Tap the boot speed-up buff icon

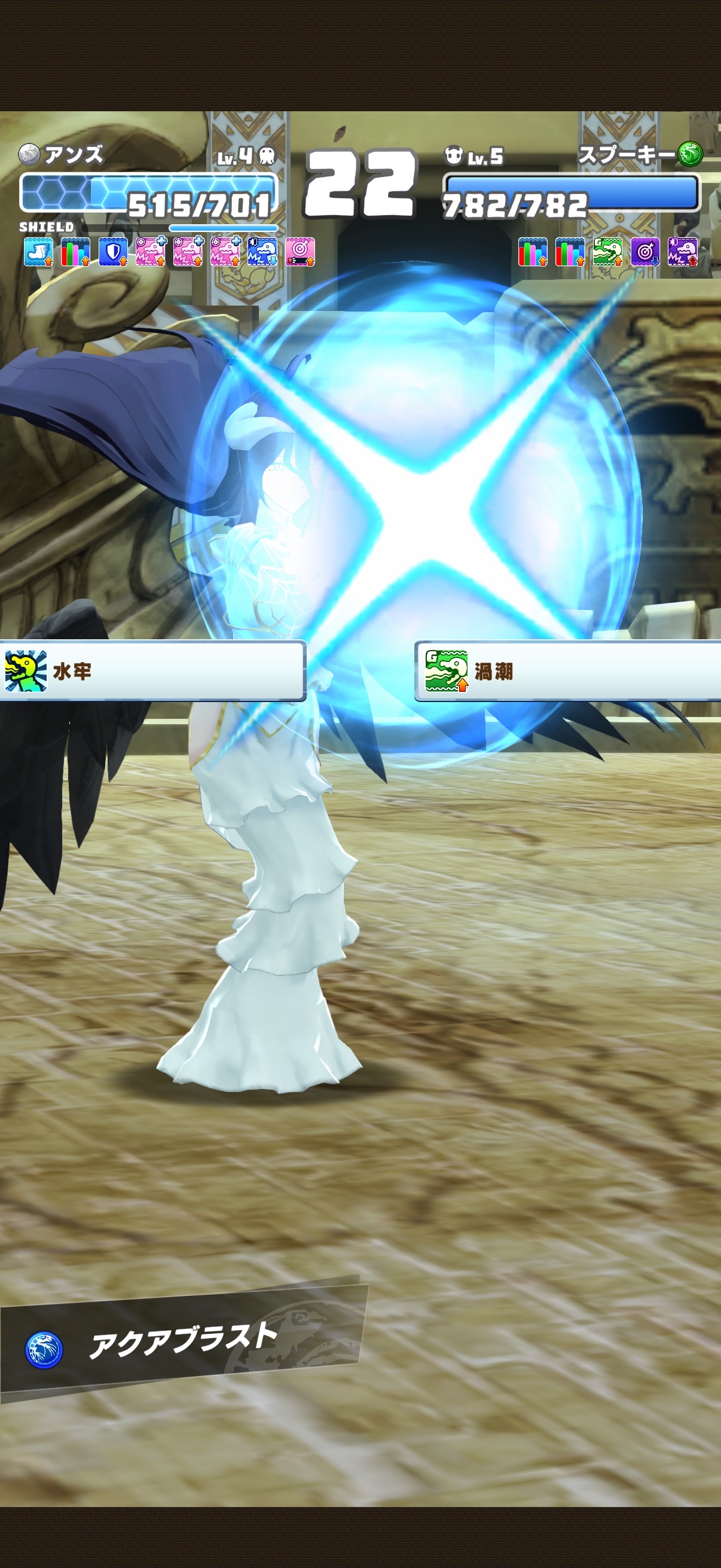point(38,252)
